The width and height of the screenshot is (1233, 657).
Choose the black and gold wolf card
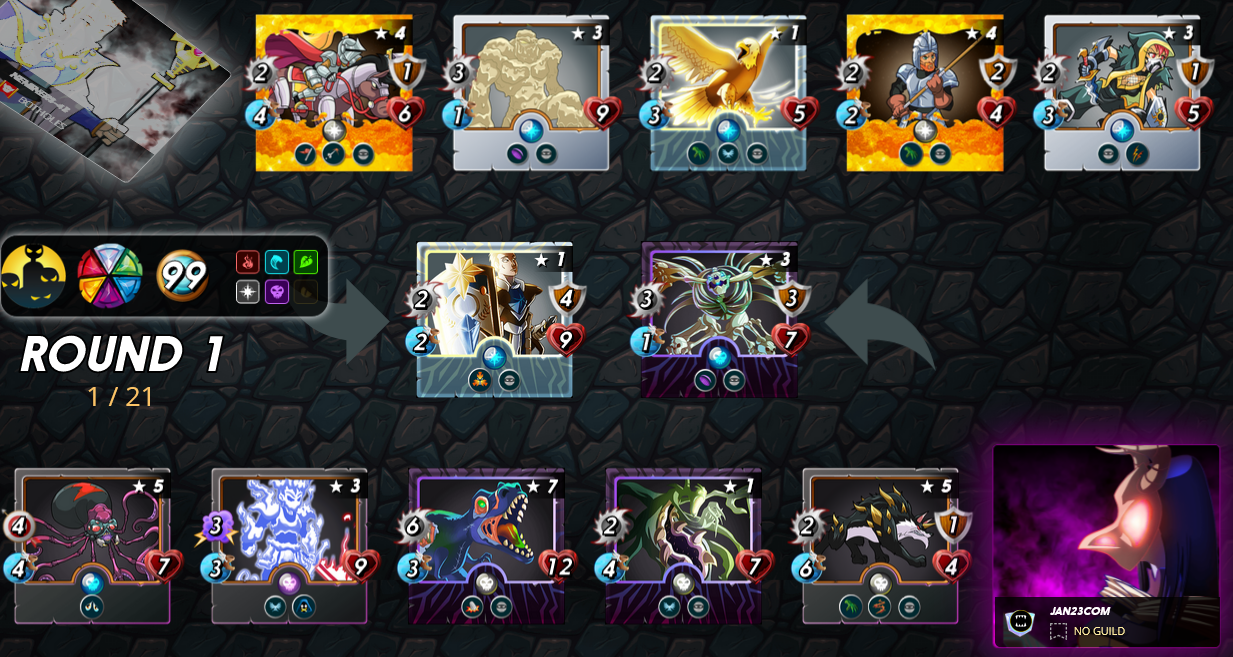point(880,544)
